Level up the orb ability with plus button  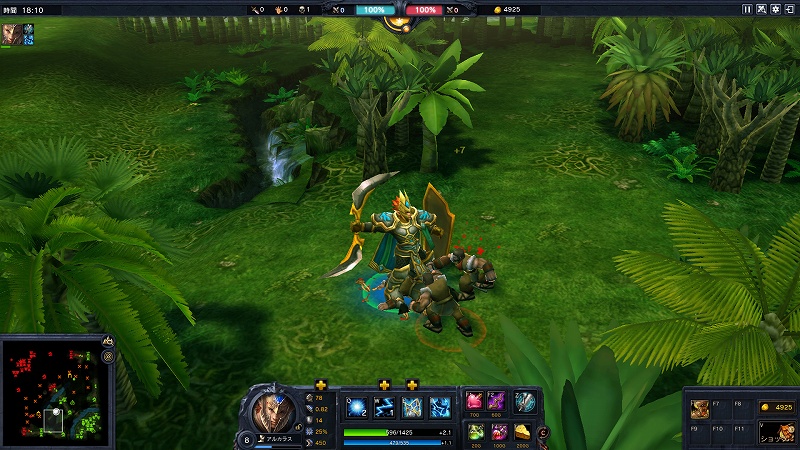[x=321, y=385]
